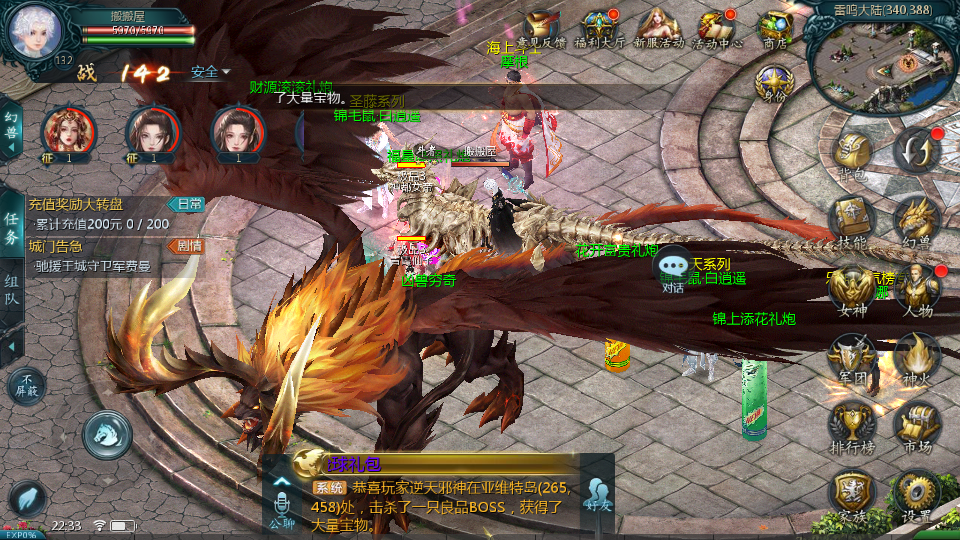Viewport: 960px width, 540px height.
Task: Switch to the 组队 team tab
Action: 12,295
